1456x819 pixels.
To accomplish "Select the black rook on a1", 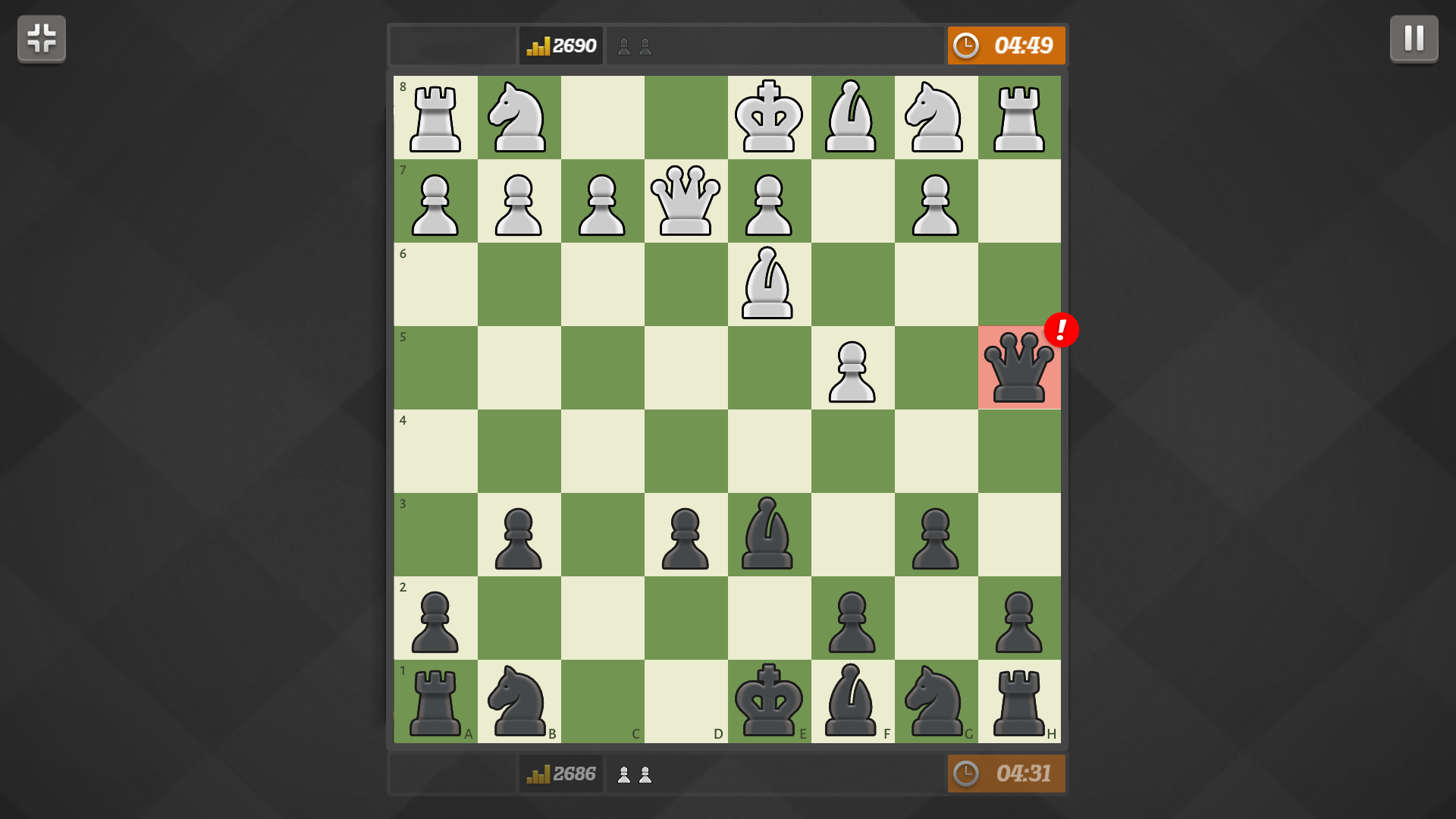I will (x=435, y=701).
